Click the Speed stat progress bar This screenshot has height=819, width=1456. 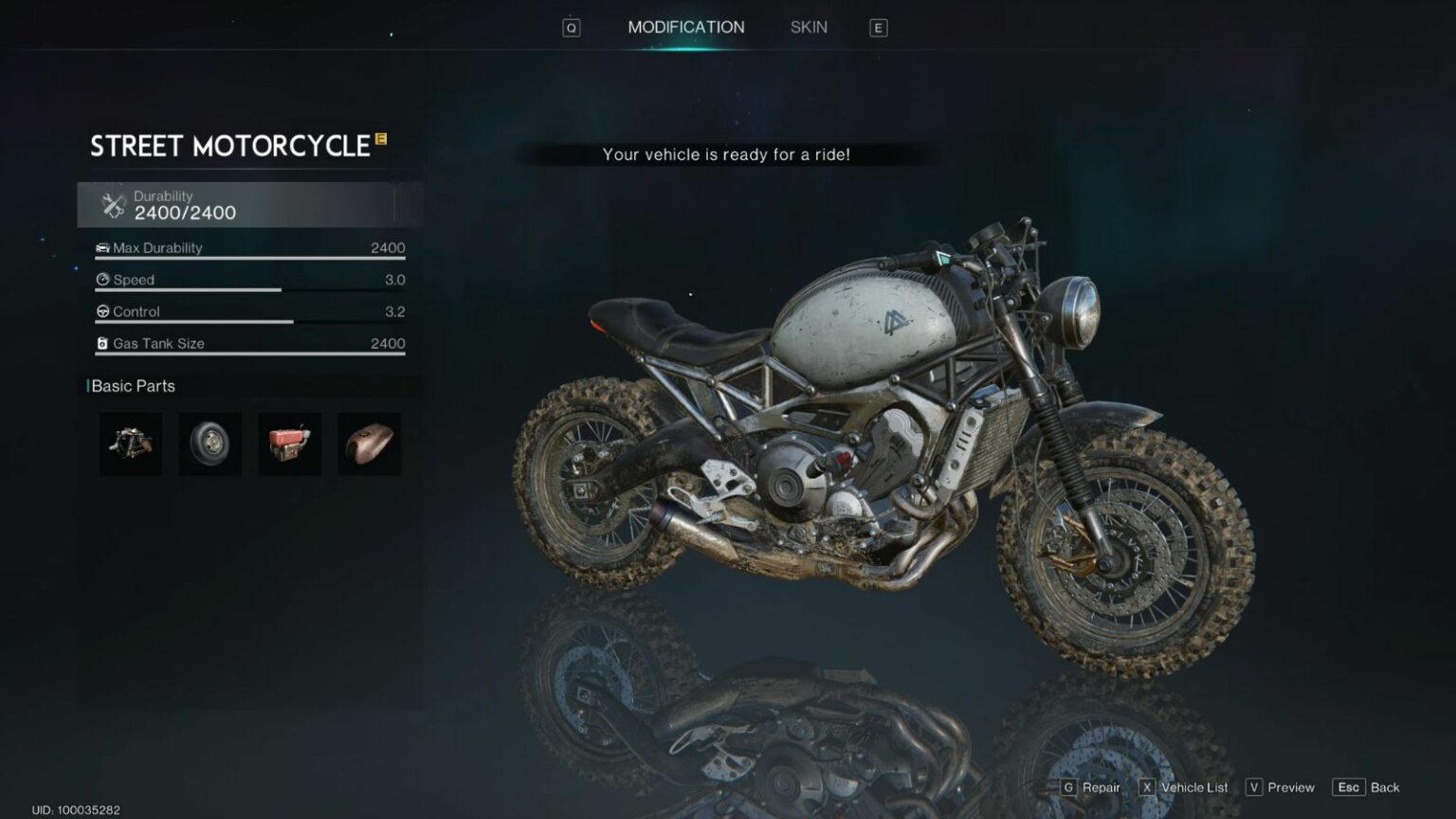coord(190,289)
